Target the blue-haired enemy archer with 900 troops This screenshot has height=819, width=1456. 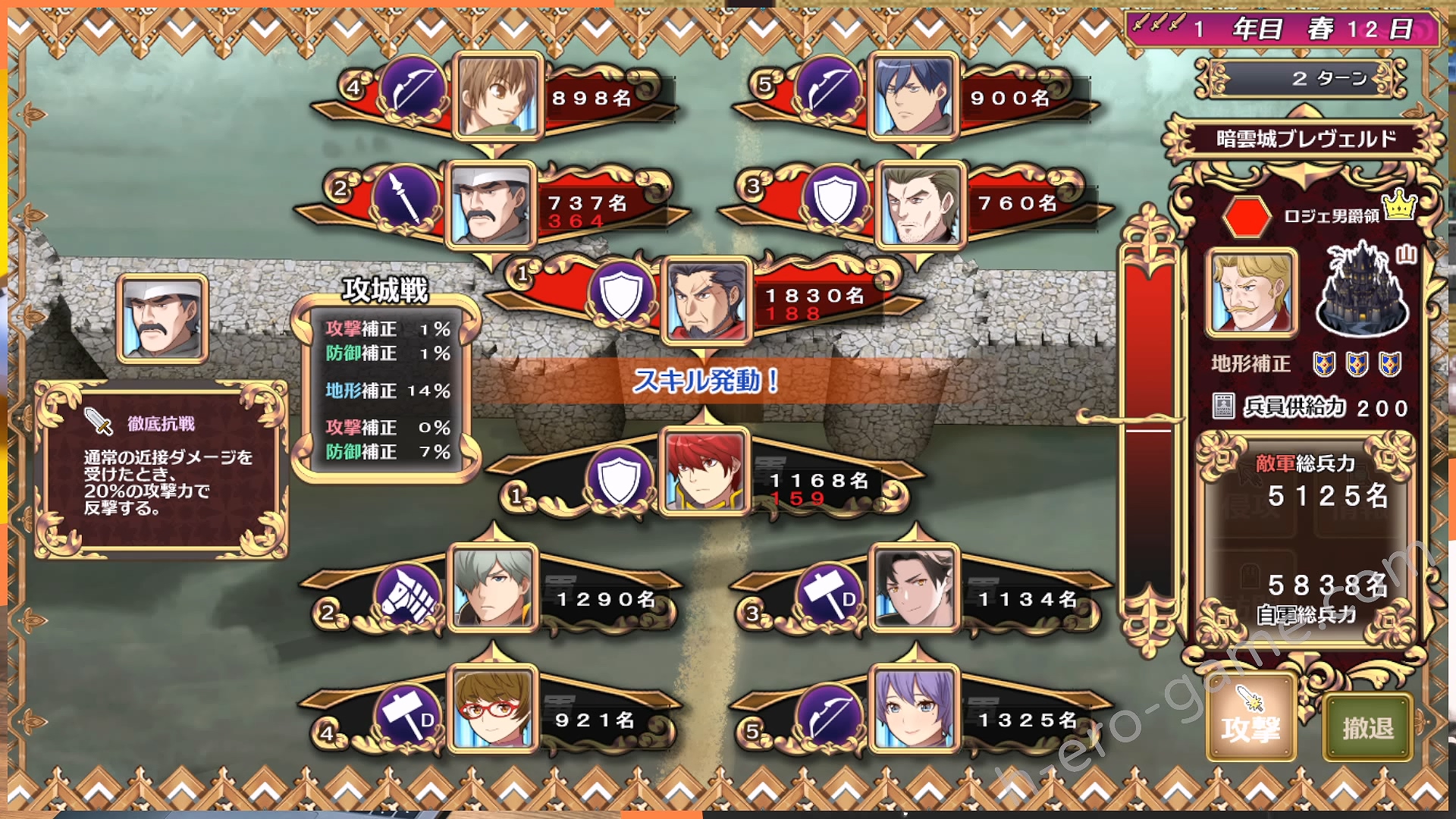(913, 96)
